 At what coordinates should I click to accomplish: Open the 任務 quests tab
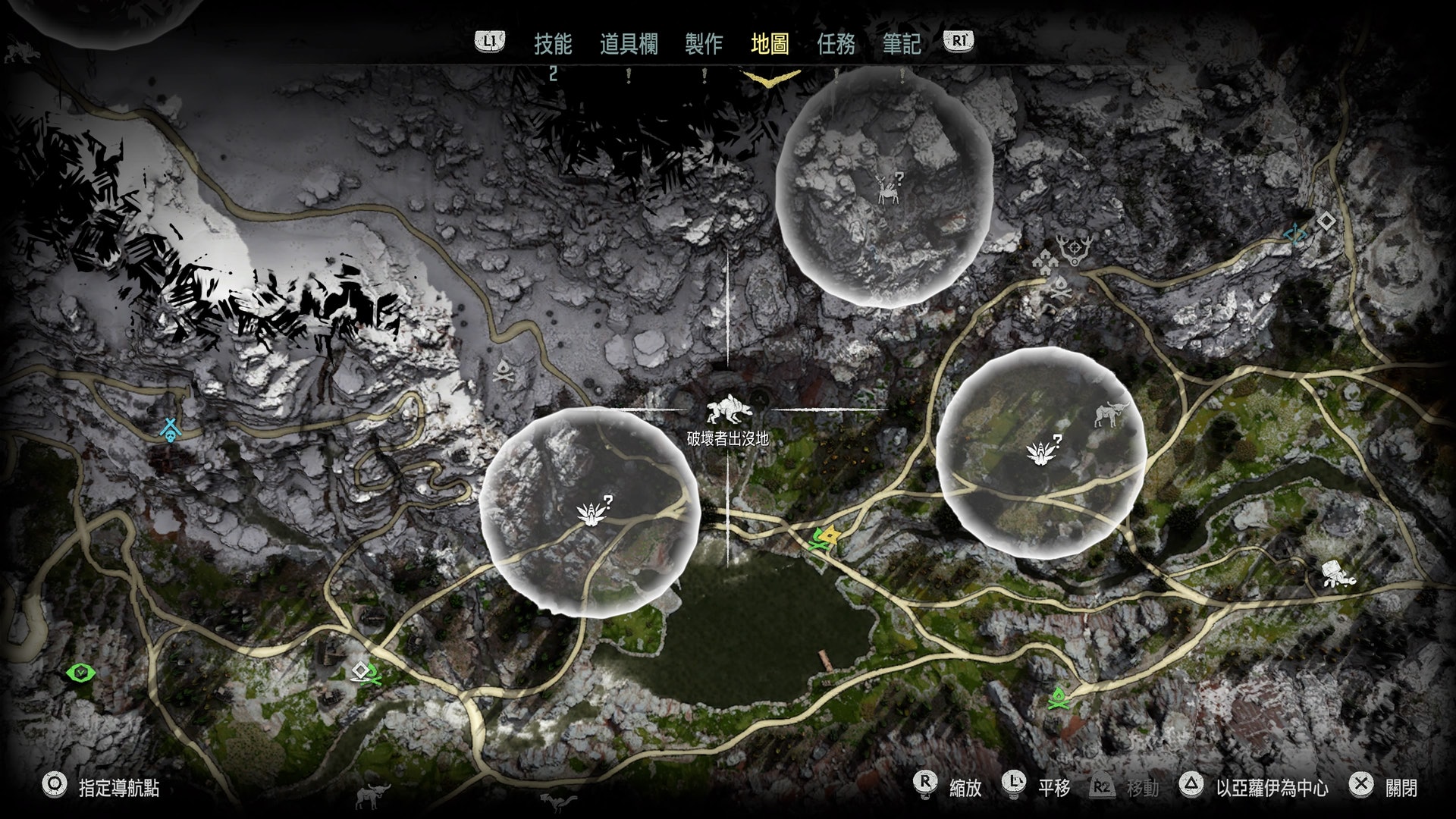(x=836, y=44)
